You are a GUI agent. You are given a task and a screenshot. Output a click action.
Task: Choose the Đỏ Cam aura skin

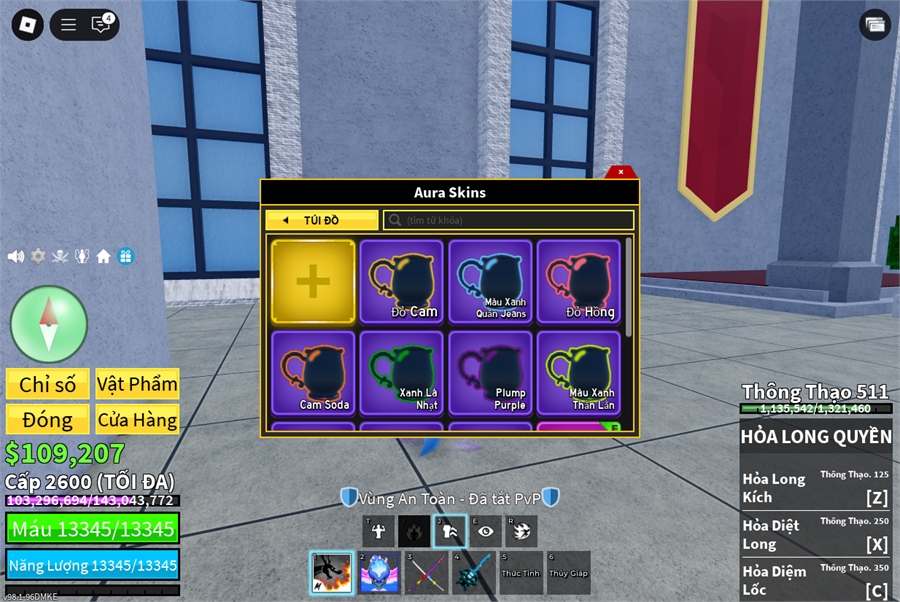(402, 282)
